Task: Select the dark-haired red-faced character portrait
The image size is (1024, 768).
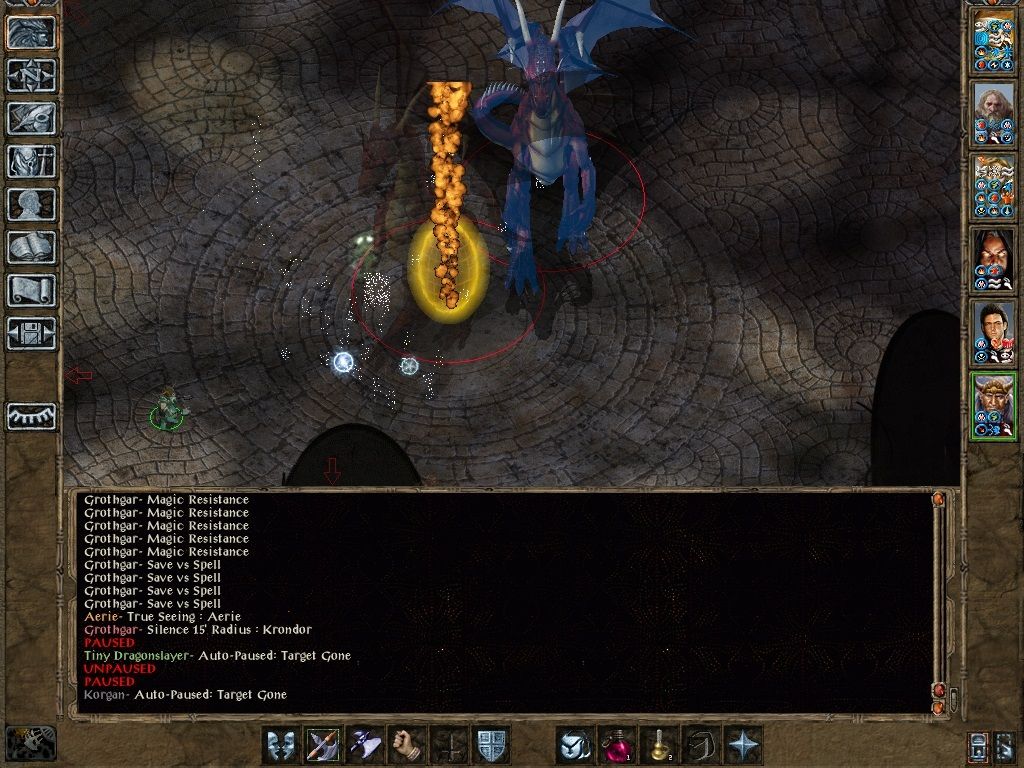Action: coord(994,261)
